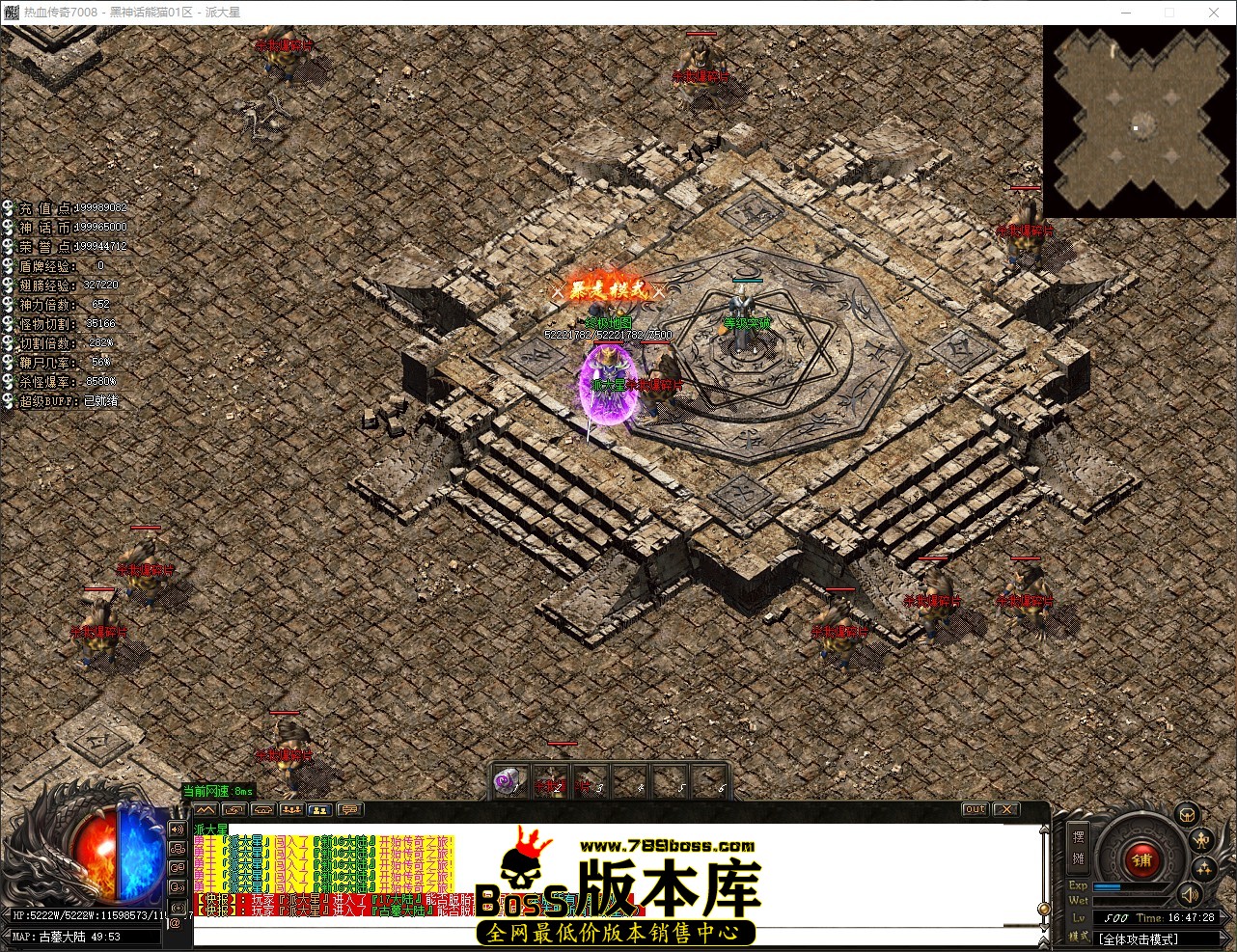Select the highlighted two-person group icon above chat

320,810
